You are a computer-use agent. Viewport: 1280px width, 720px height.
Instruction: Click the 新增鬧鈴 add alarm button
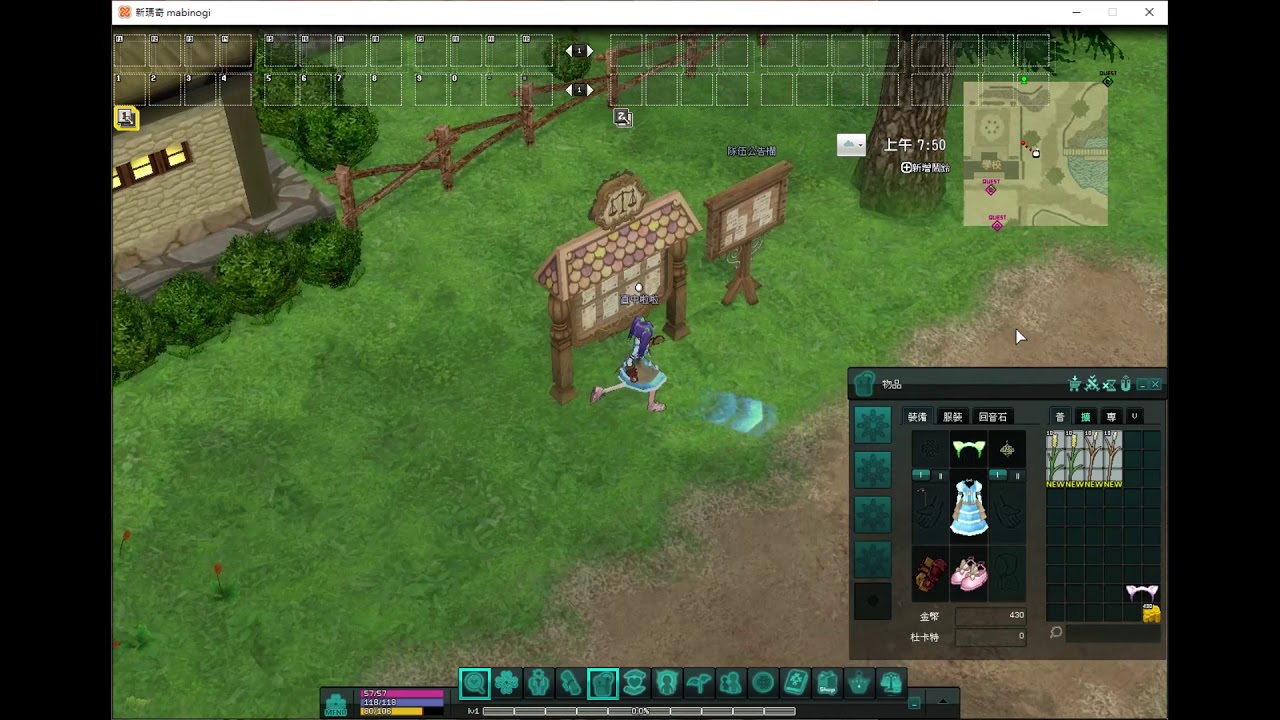coord(925,168)
